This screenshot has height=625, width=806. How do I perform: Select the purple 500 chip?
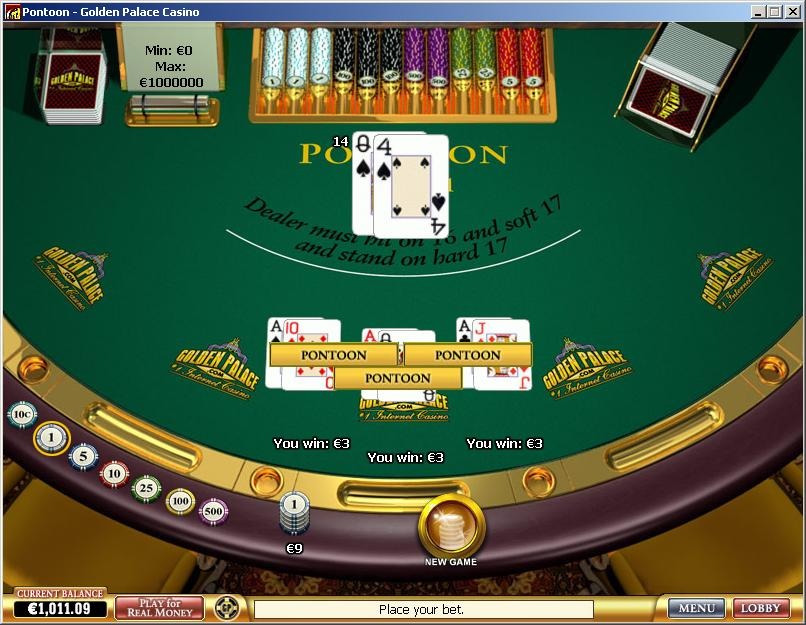(x=213, y=511)
